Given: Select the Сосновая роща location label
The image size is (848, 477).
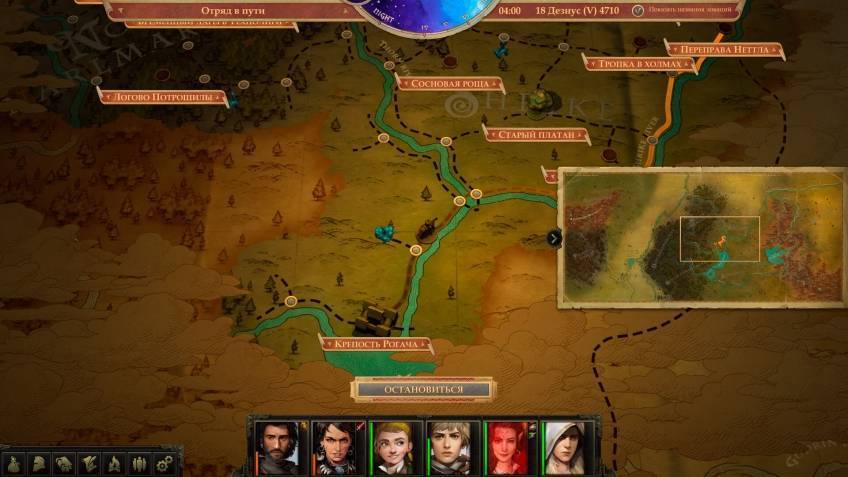Looking at the screenshot, I should (x=449, y=84).
